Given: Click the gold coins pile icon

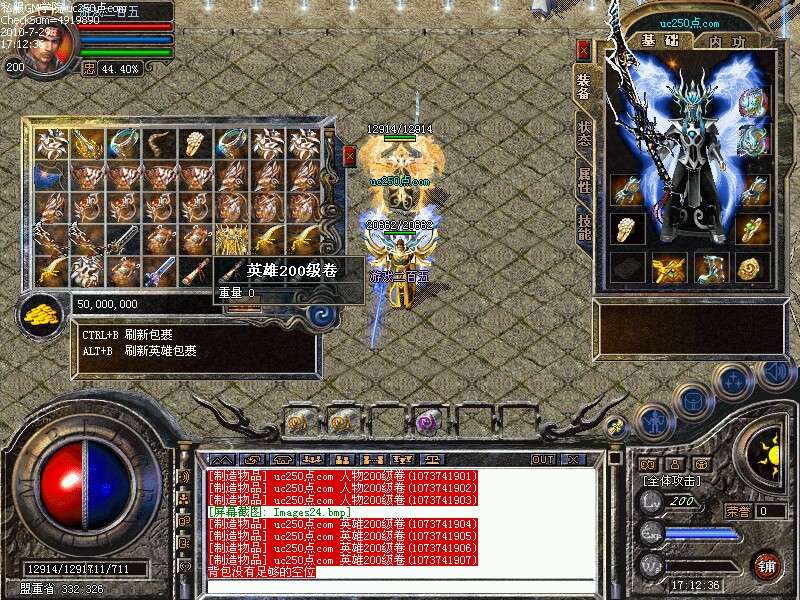Looking at the screenshot, I should [x=41, y=315].
